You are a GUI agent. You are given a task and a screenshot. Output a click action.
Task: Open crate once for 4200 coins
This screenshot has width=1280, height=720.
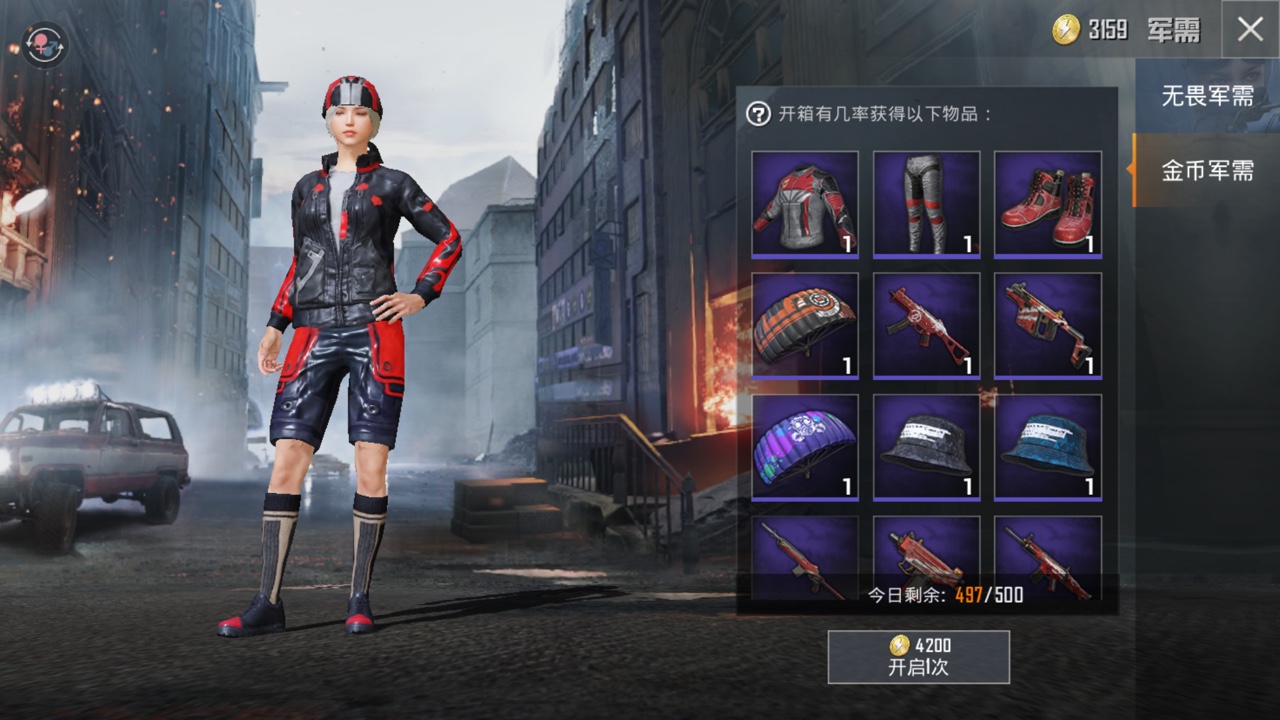tap(918, 657)
